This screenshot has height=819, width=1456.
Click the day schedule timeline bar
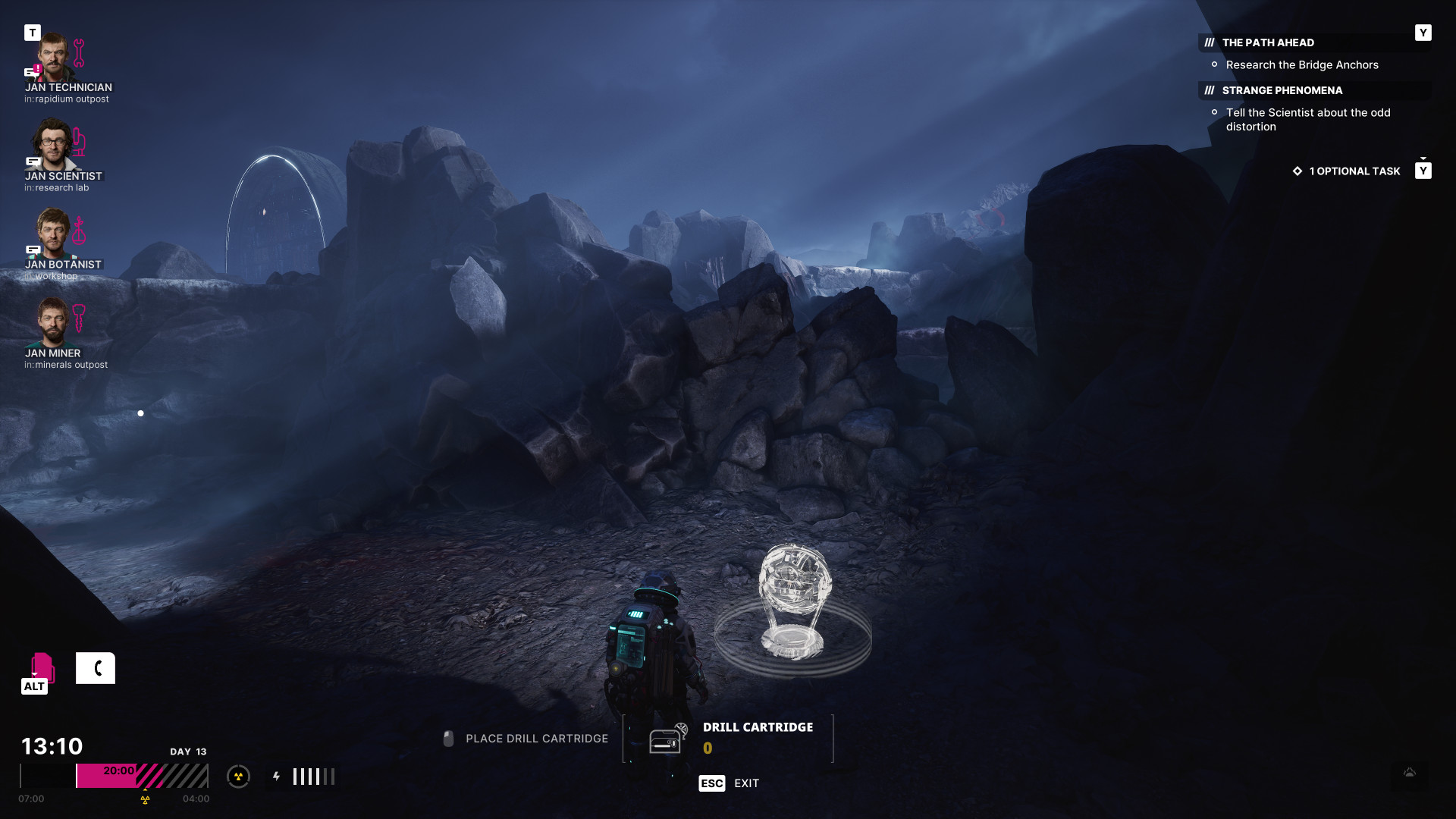[114, 776]
